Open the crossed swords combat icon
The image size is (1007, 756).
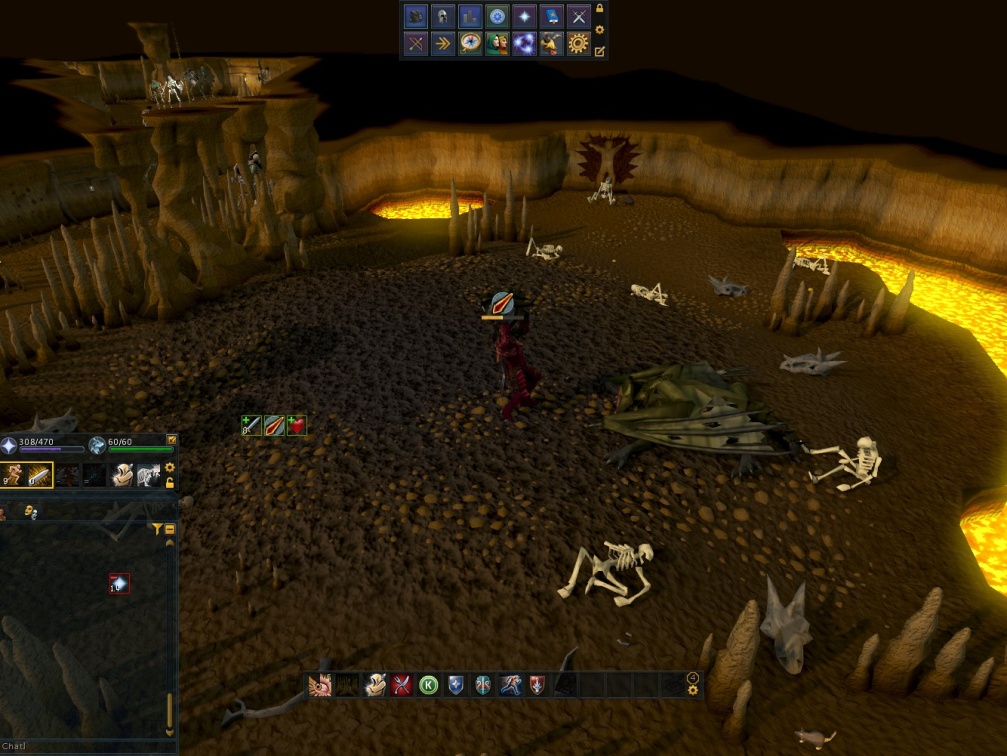coord(578,17)
